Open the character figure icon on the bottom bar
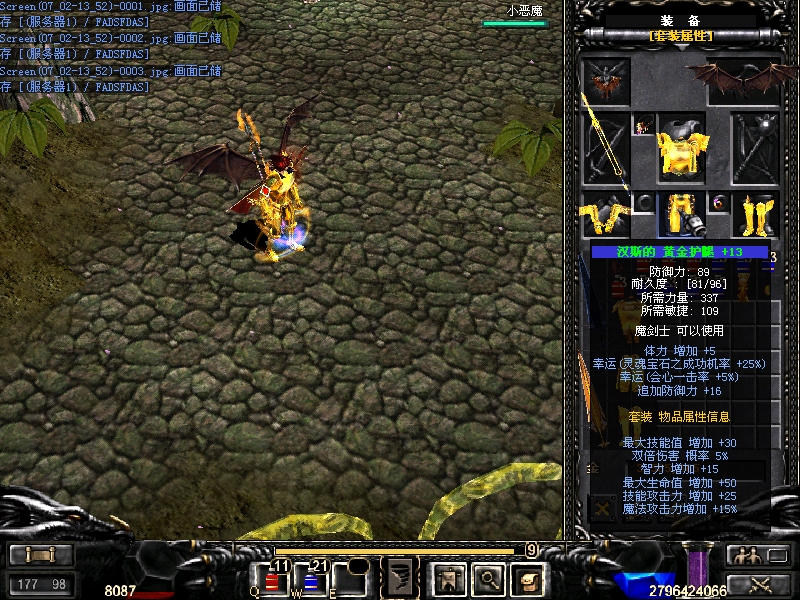Viewport: 800px width, 600px height. (x=446, y=577)
